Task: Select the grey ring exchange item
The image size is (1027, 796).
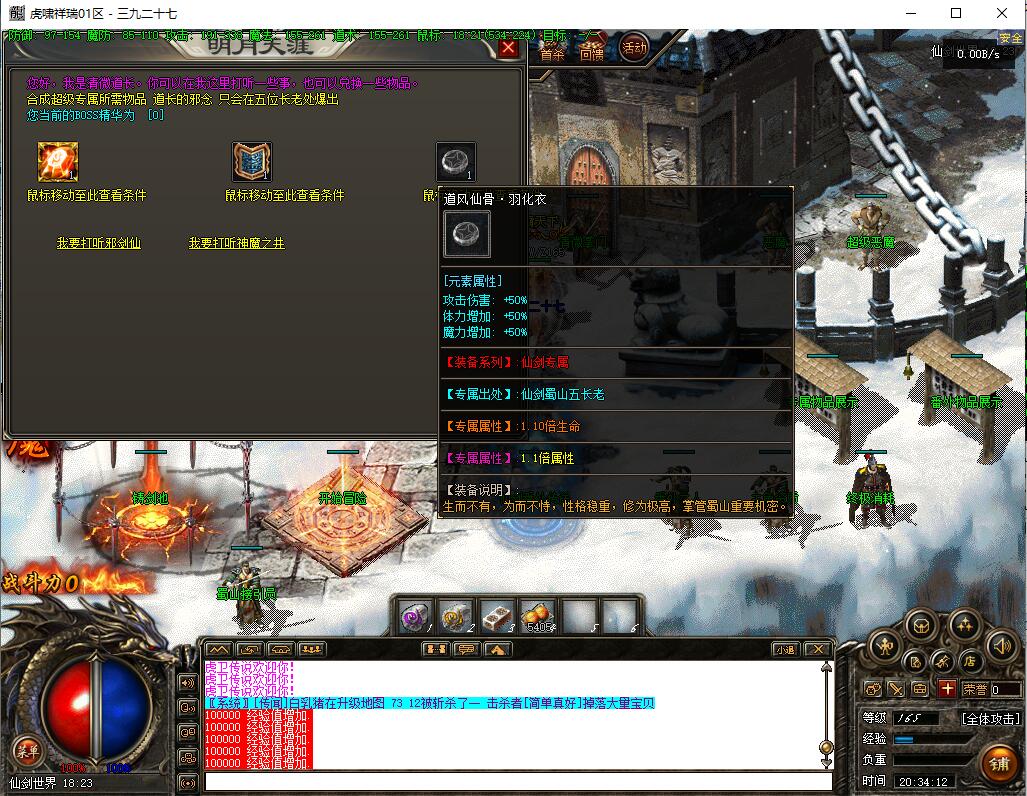Action: click(x=455, y=162)
